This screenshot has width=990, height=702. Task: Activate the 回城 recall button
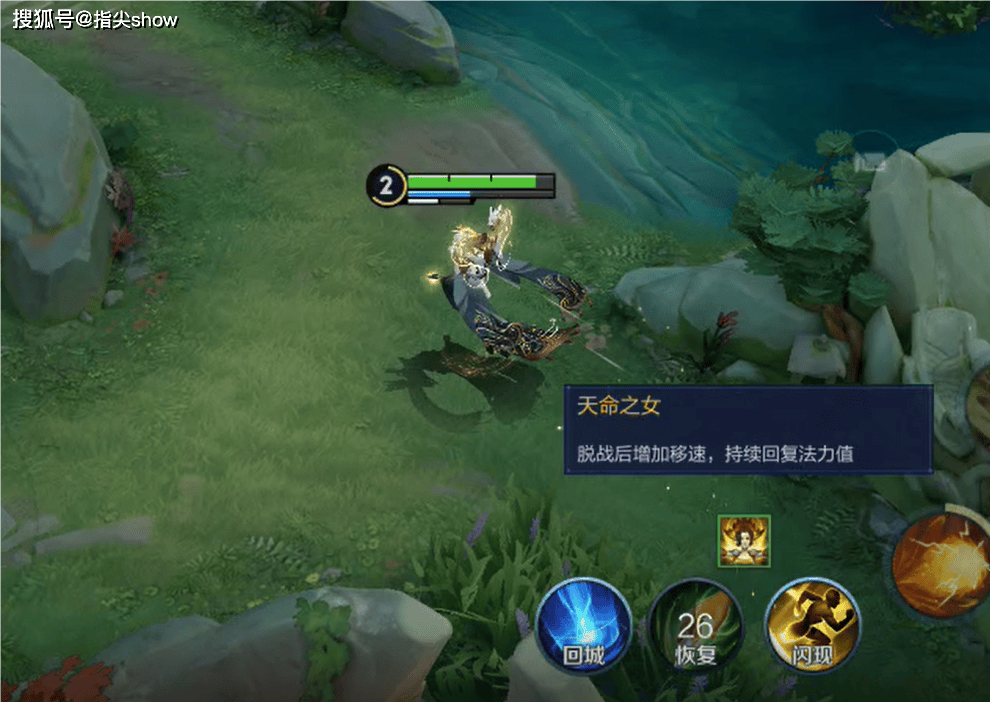coord(583,625)
